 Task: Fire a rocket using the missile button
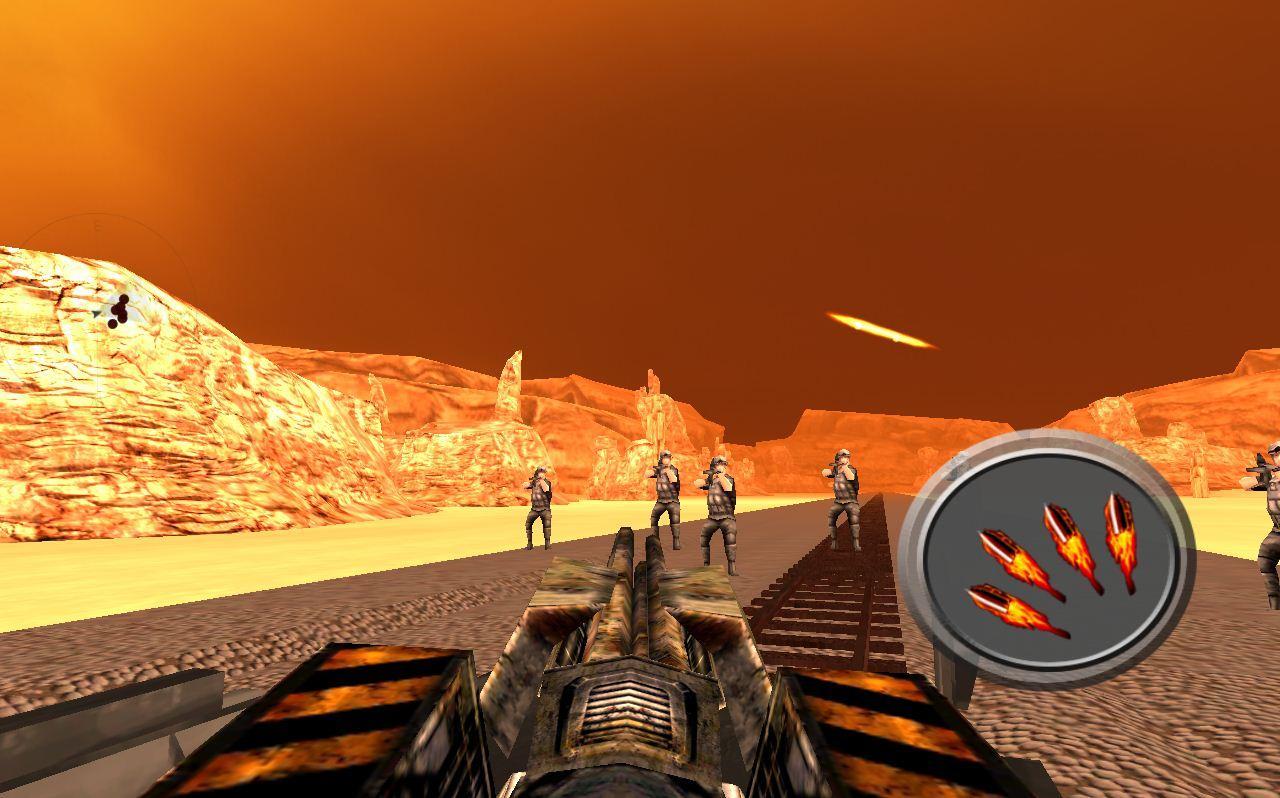click(x=1050, y=555)
